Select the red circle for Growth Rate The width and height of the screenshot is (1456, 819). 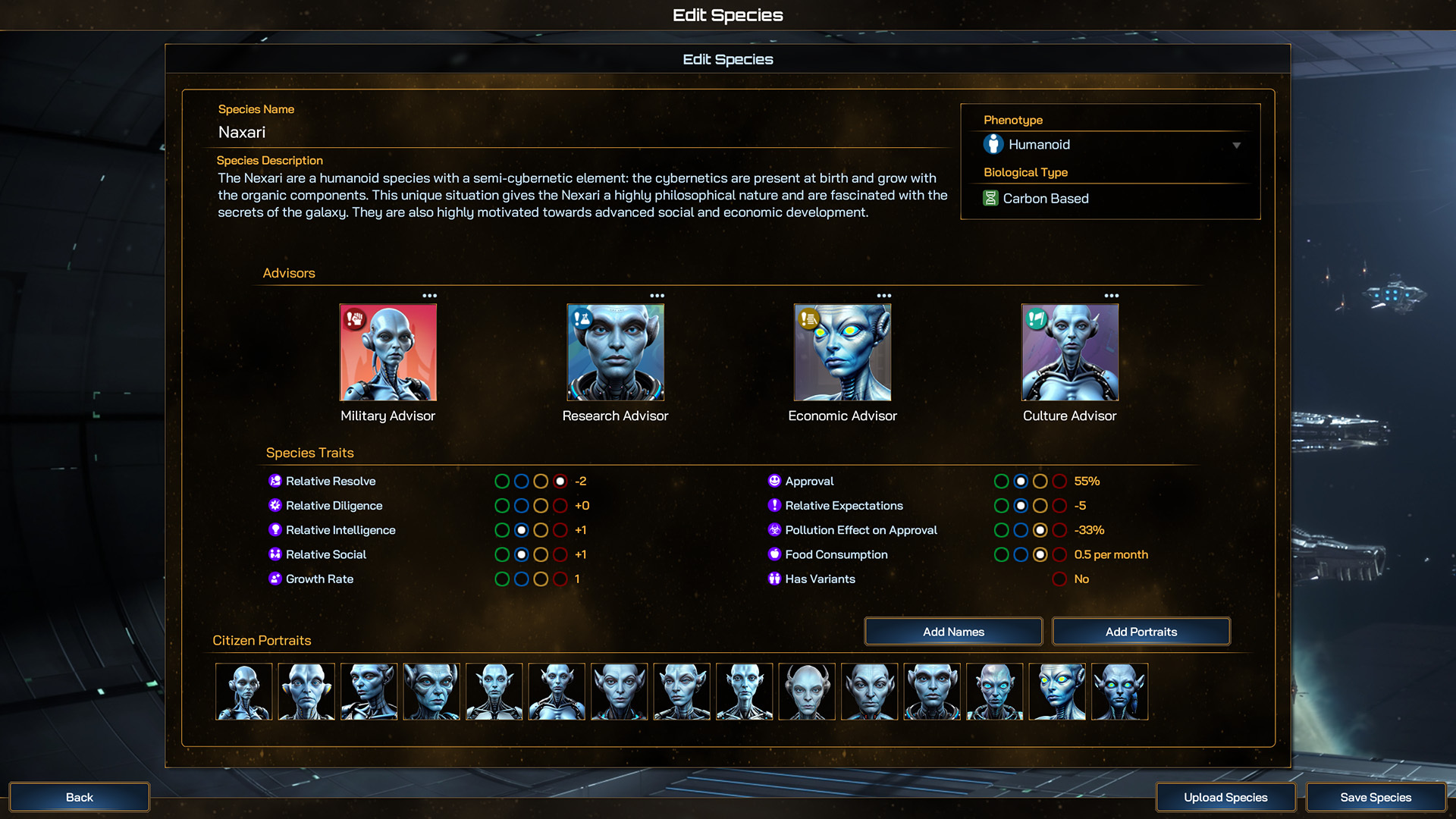[x=560, y=579]
